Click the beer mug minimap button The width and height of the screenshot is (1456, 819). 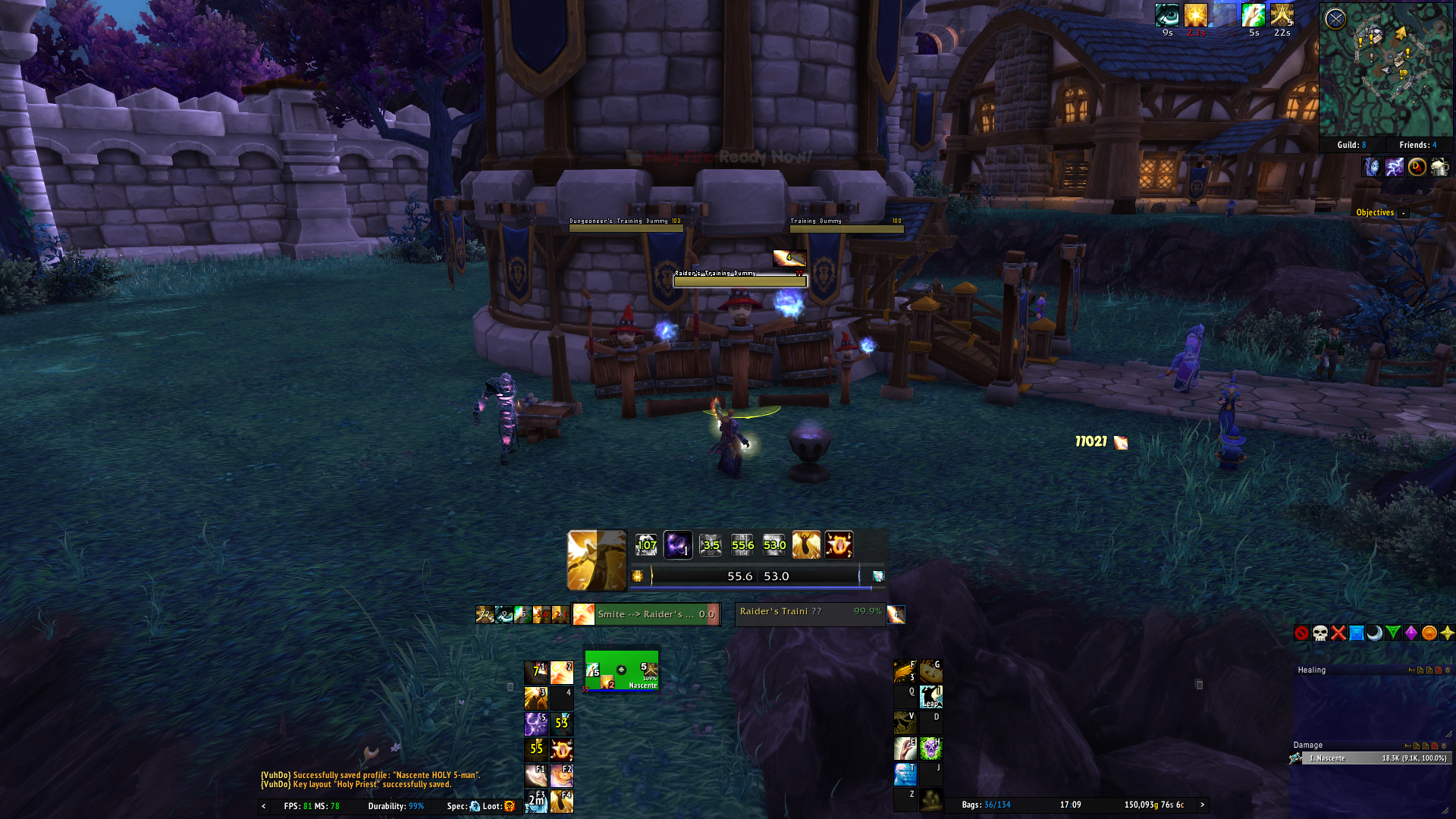tap(1439, 168)
